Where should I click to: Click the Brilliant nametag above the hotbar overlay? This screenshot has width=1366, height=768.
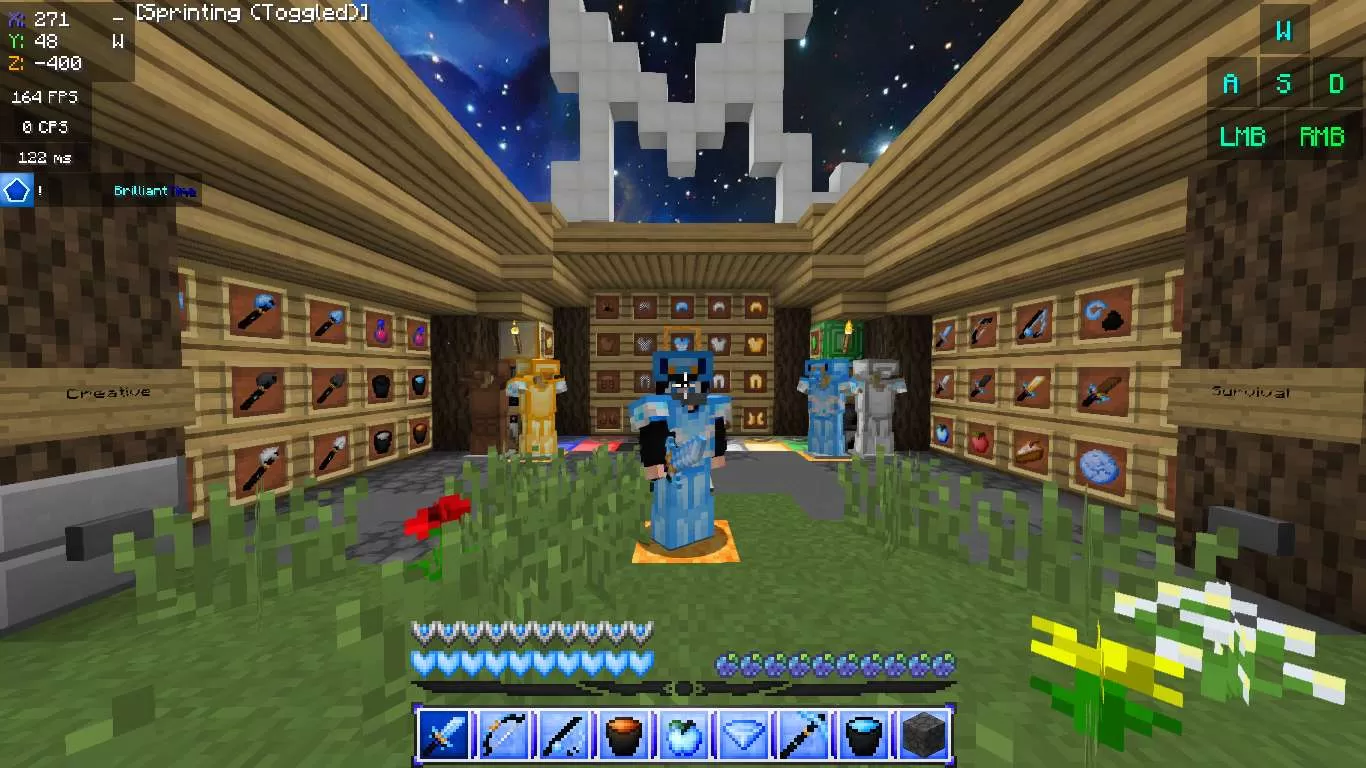(x=142, y=190)
